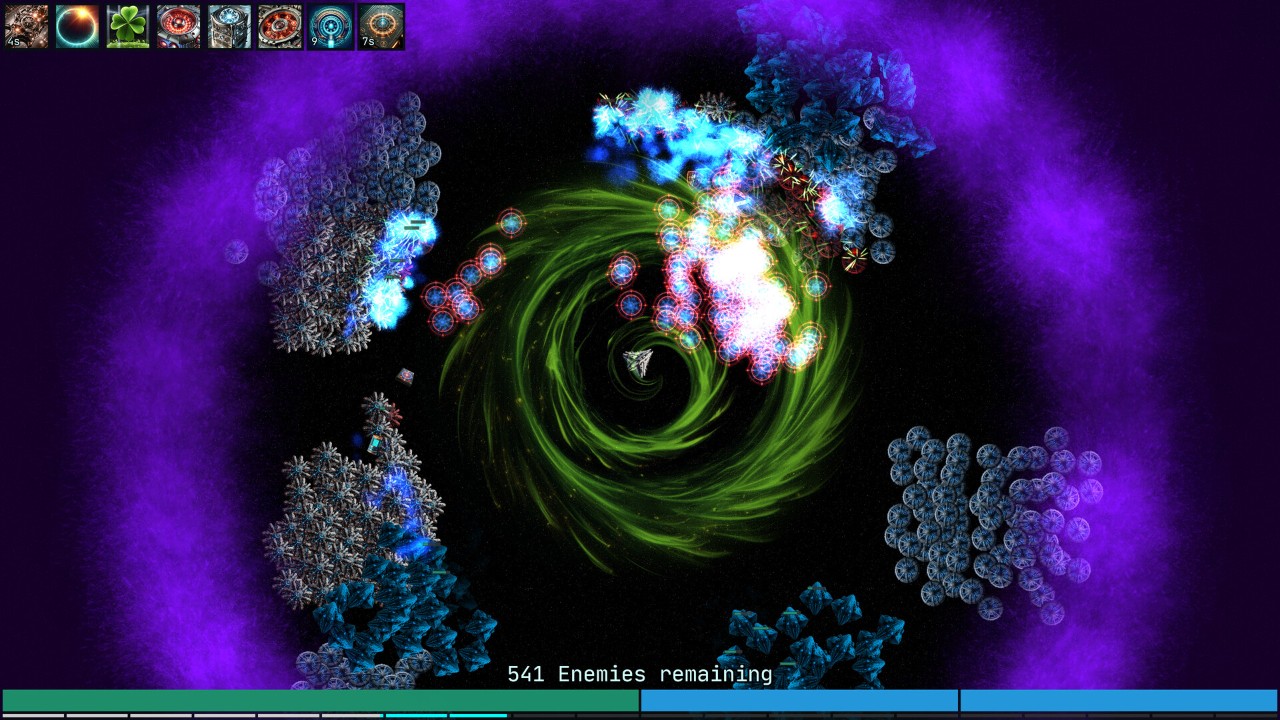This screenshot has height=720, width=1280.
Task: Activate the orange circuit icon with 7s timer
Action: 381,27
